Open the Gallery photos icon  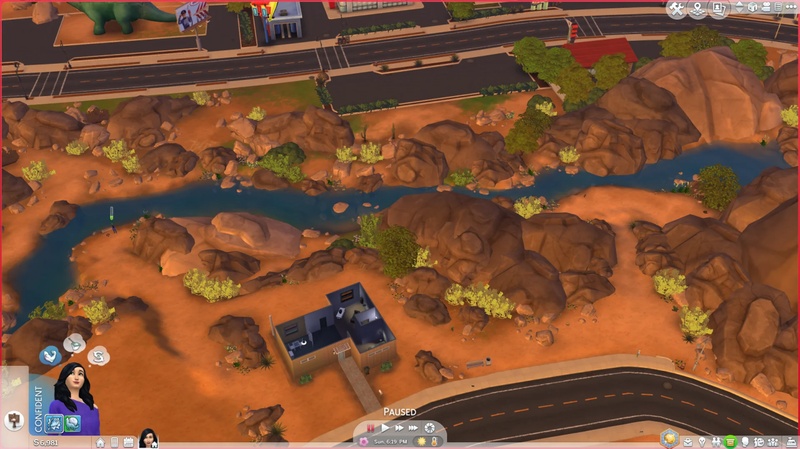pyautogui.click(x=720, y=10)
